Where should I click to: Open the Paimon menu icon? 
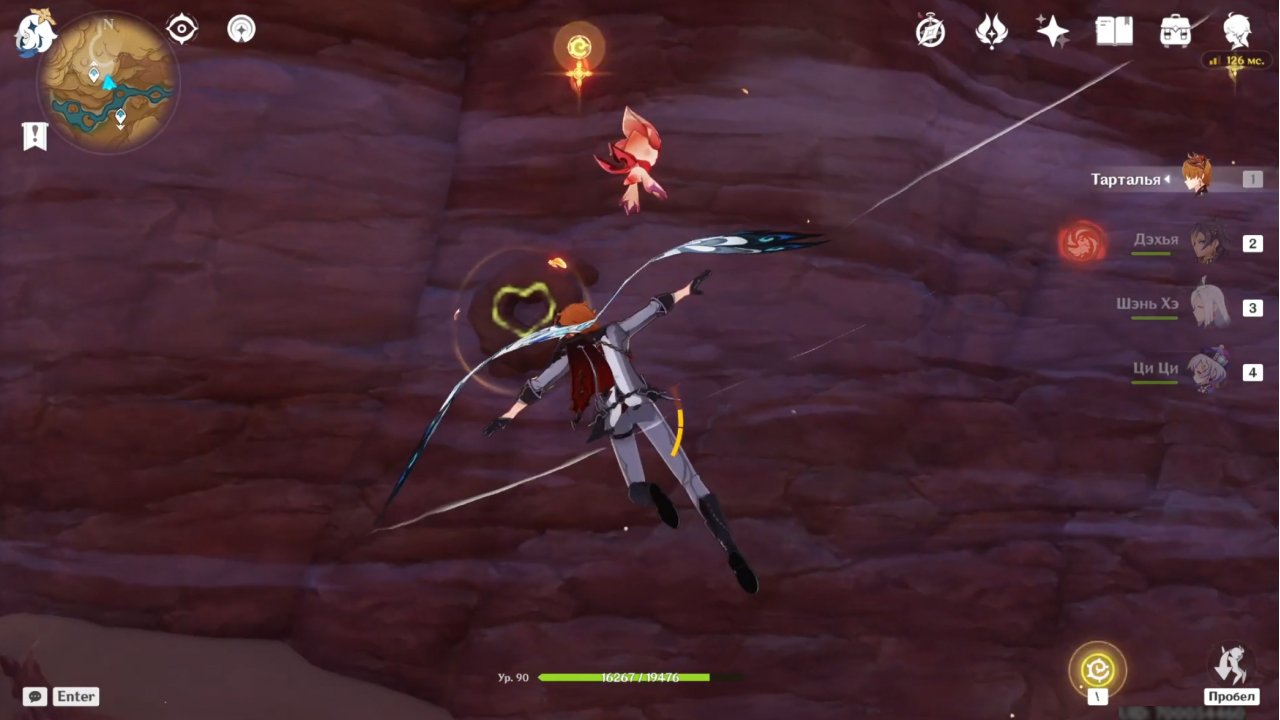tap(35, 33)
